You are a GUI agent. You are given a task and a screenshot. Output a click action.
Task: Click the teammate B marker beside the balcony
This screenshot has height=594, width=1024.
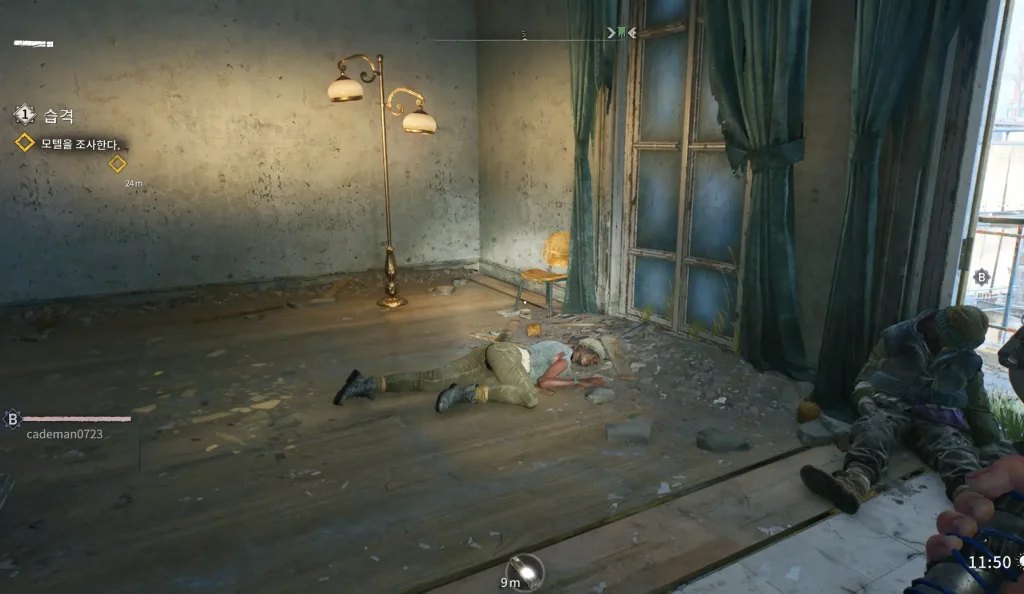(982, 277)
